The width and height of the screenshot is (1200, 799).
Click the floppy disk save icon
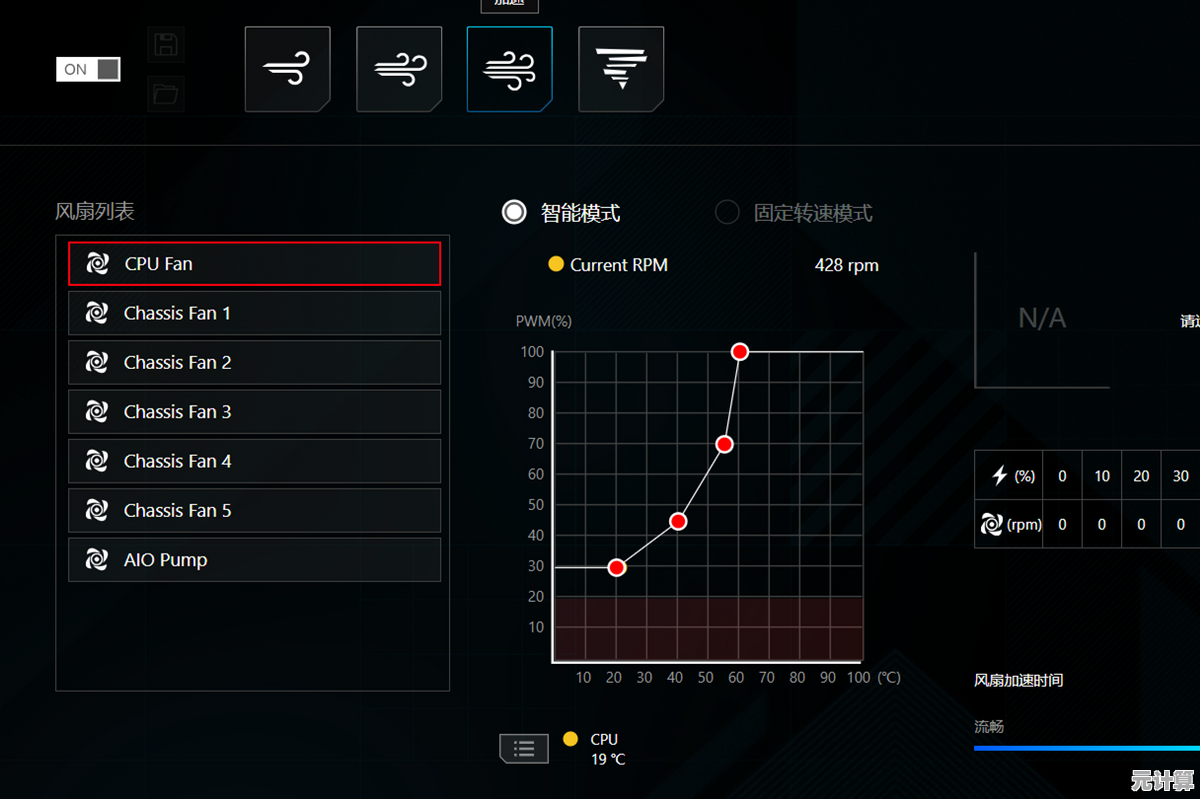coord(166,45)
